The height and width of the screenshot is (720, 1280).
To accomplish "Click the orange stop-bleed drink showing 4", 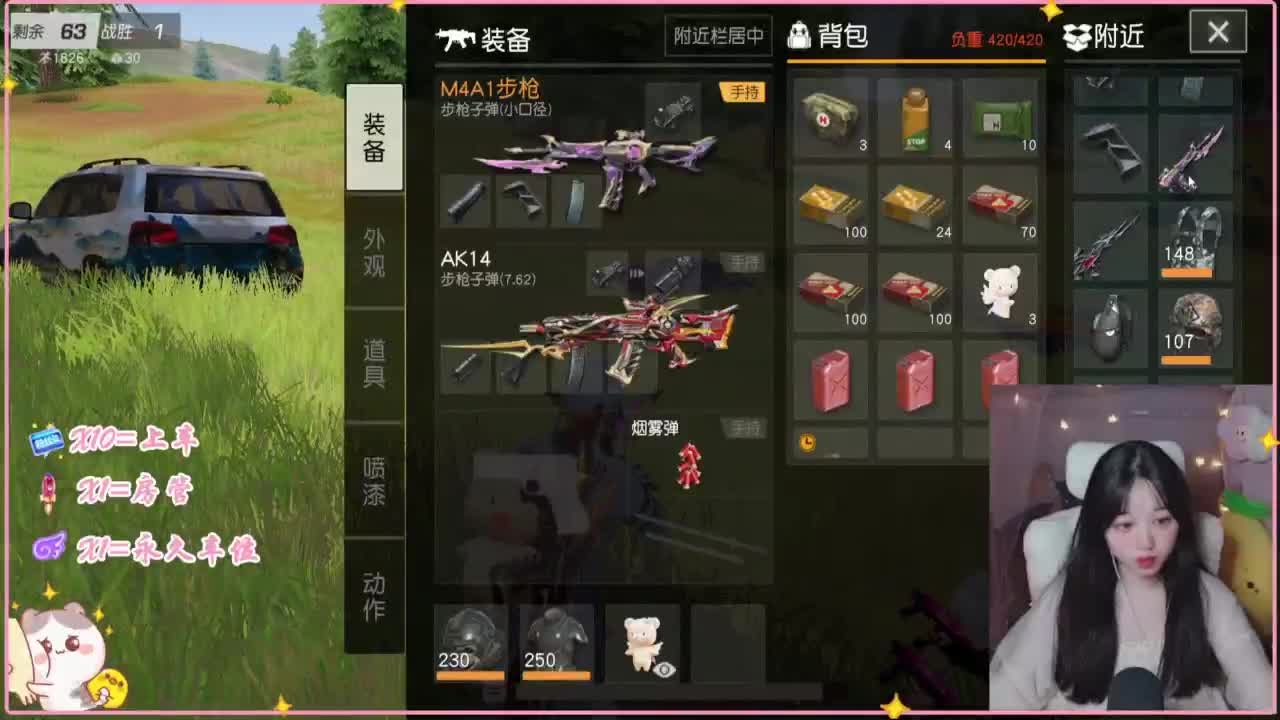I will click(916, 118).
